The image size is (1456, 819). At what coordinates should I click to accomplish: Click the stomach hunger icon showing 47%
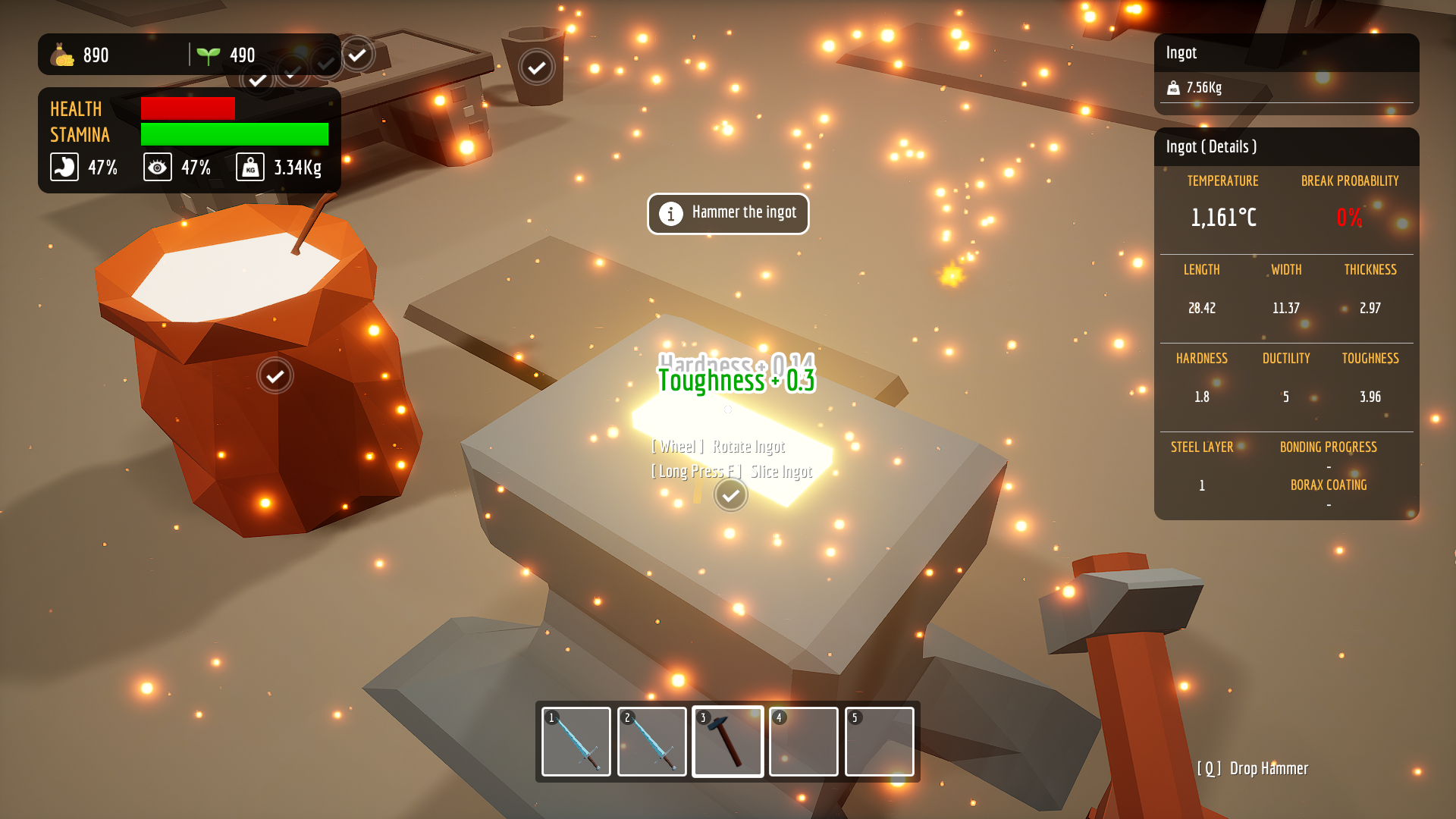[x=64, y=167]
